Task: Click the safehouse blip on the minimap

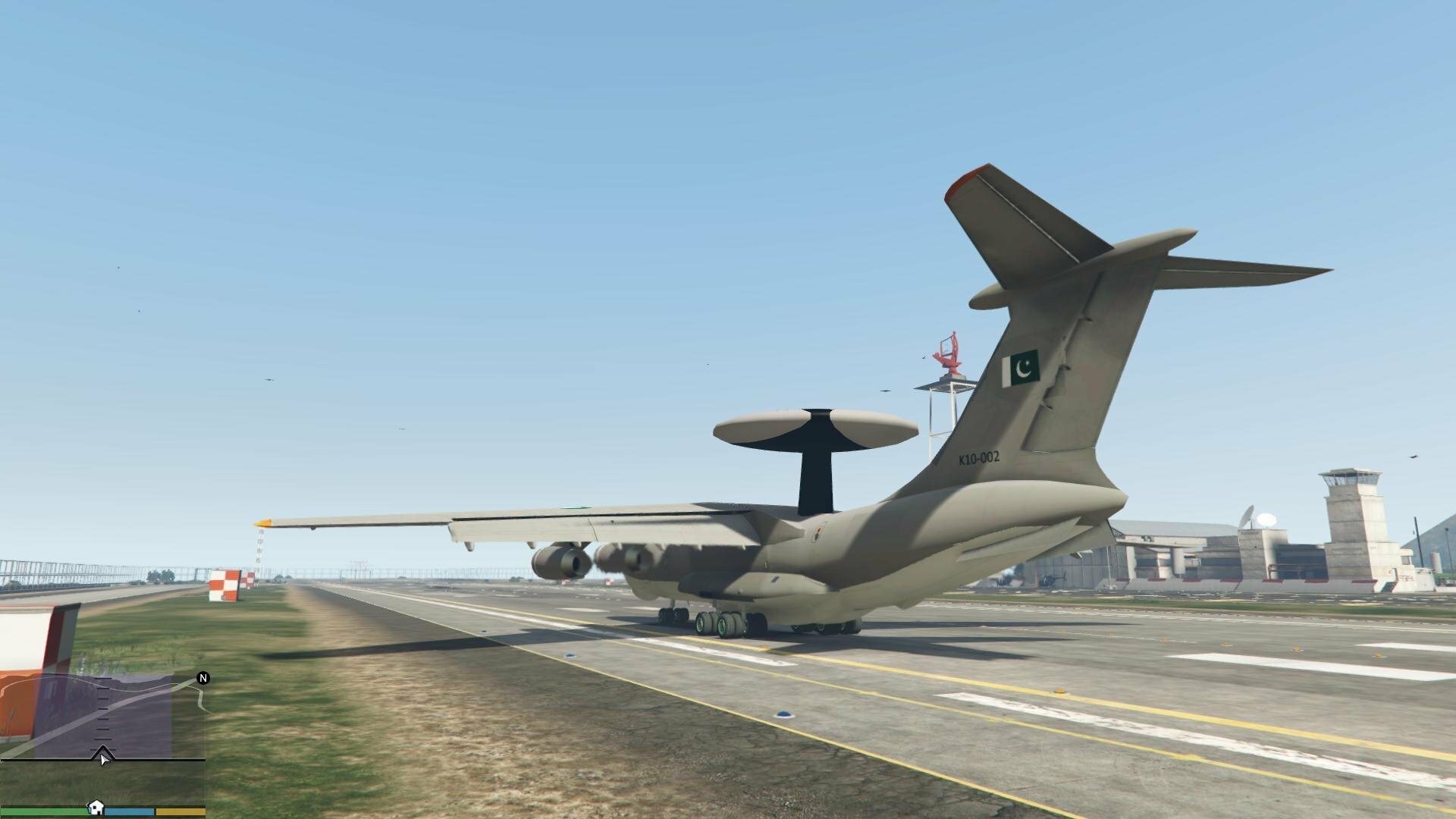Action: click(96, 807)
